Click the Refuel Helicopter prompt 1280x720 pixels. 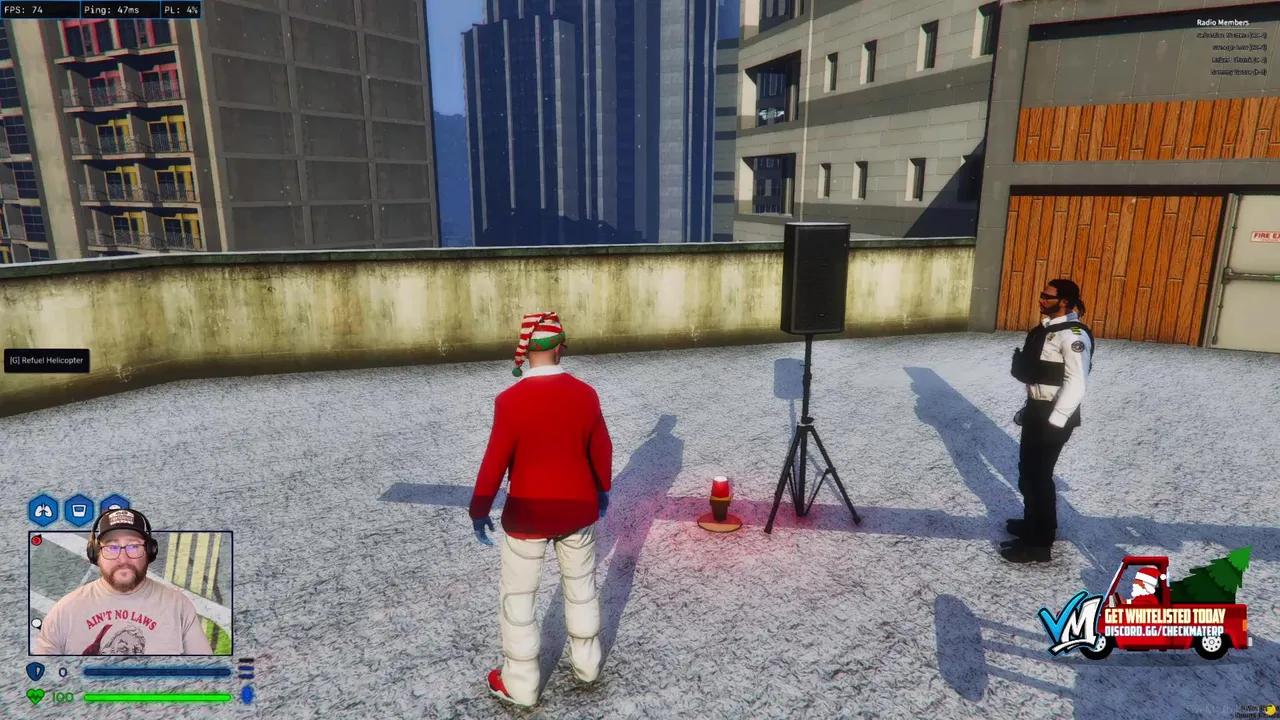coord(44,360)
